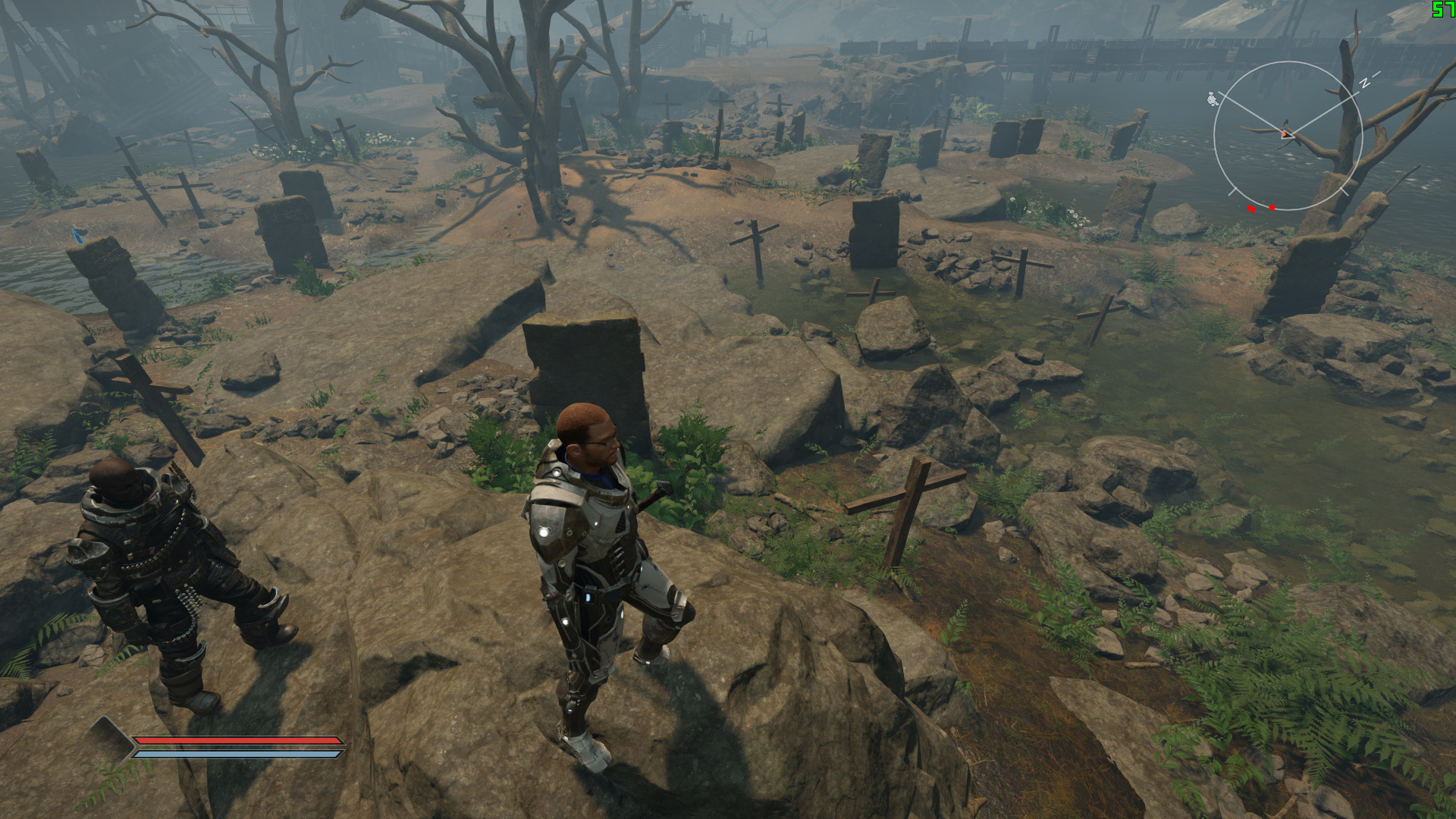Click the green 57 FPS counter
Screen dimensions: 1456x819
1443,10
